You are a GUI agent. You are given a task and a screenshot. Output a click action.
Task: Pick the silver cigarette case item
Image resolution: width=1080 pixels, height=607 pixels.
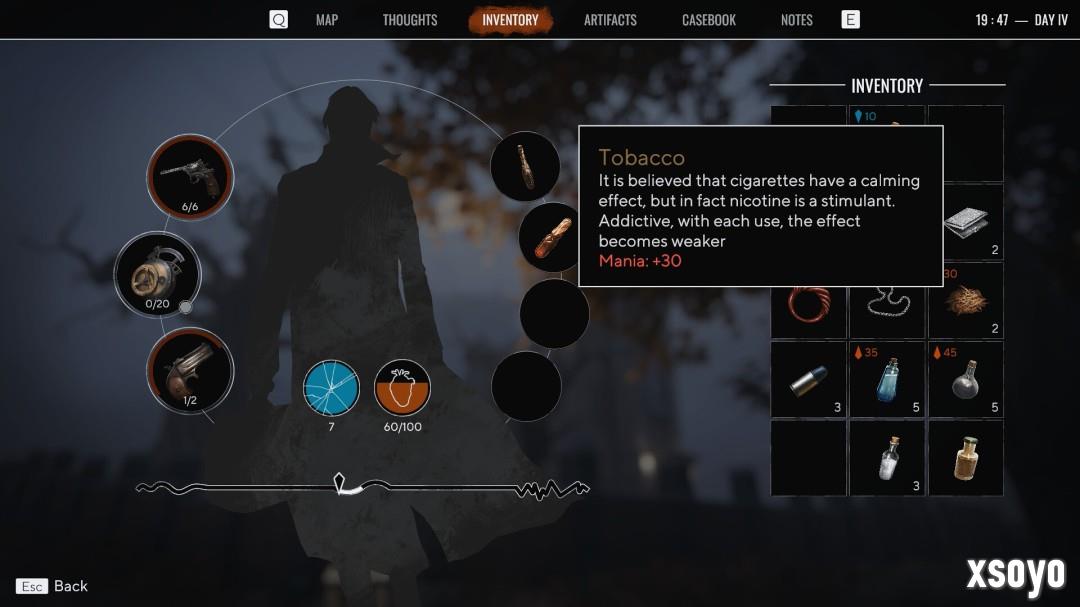coord(965,222)
